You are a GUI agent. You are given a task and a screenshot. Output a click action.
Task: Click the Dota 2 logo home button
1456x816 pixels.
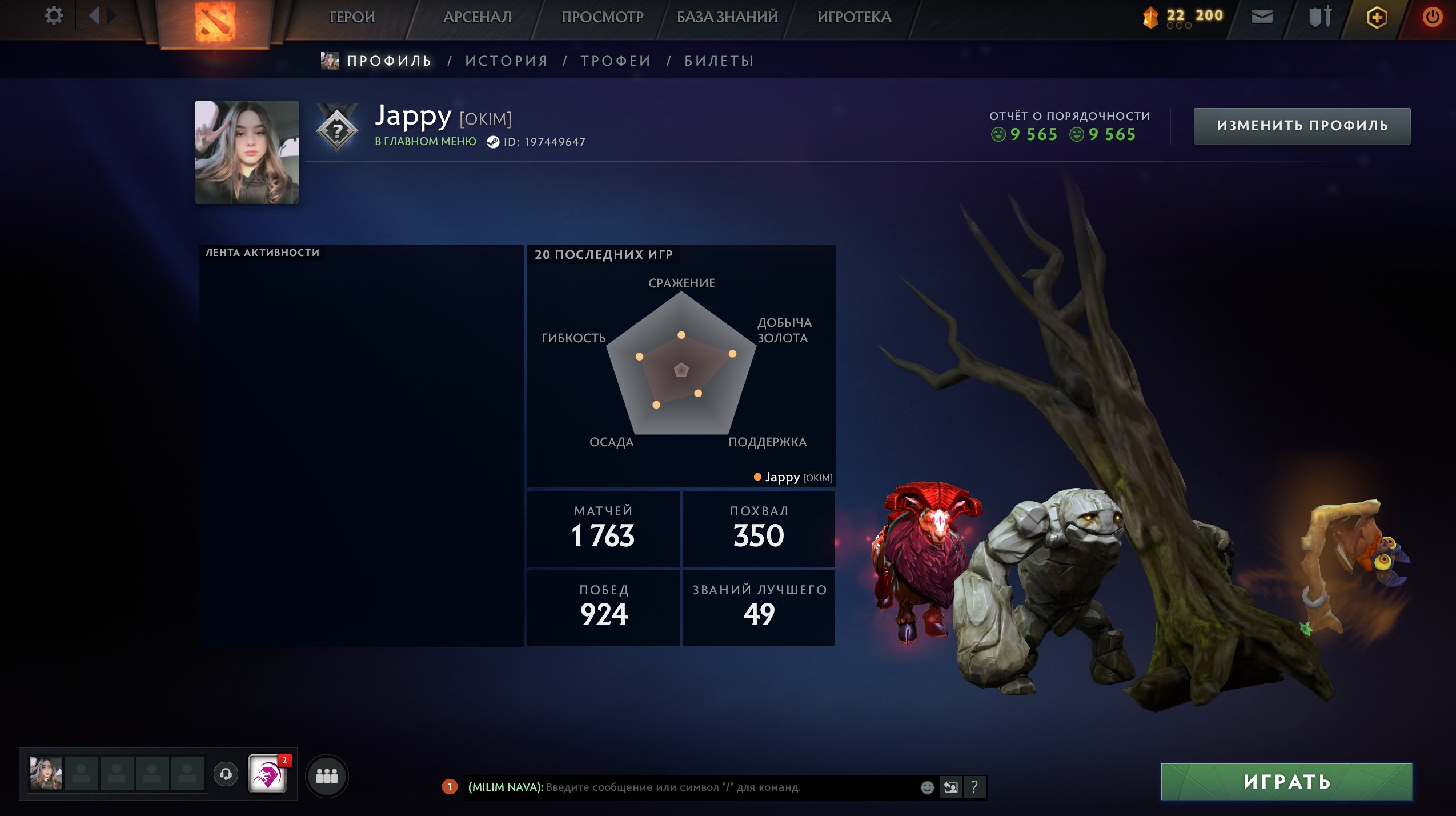click(x=215, y=22)
